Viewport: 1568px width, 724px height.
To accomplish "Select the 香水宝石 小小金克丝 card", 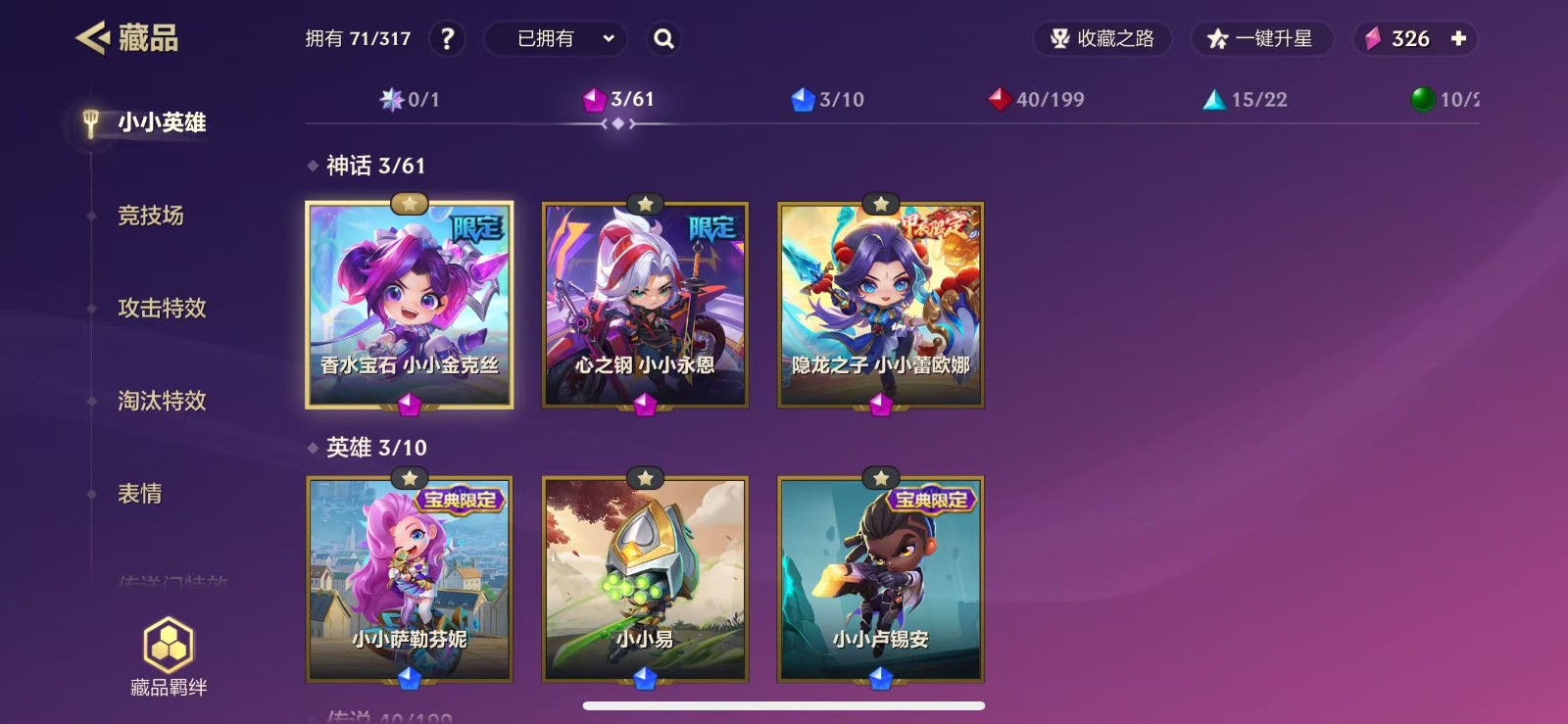I will pyautogui.click(x=410, y=305).
